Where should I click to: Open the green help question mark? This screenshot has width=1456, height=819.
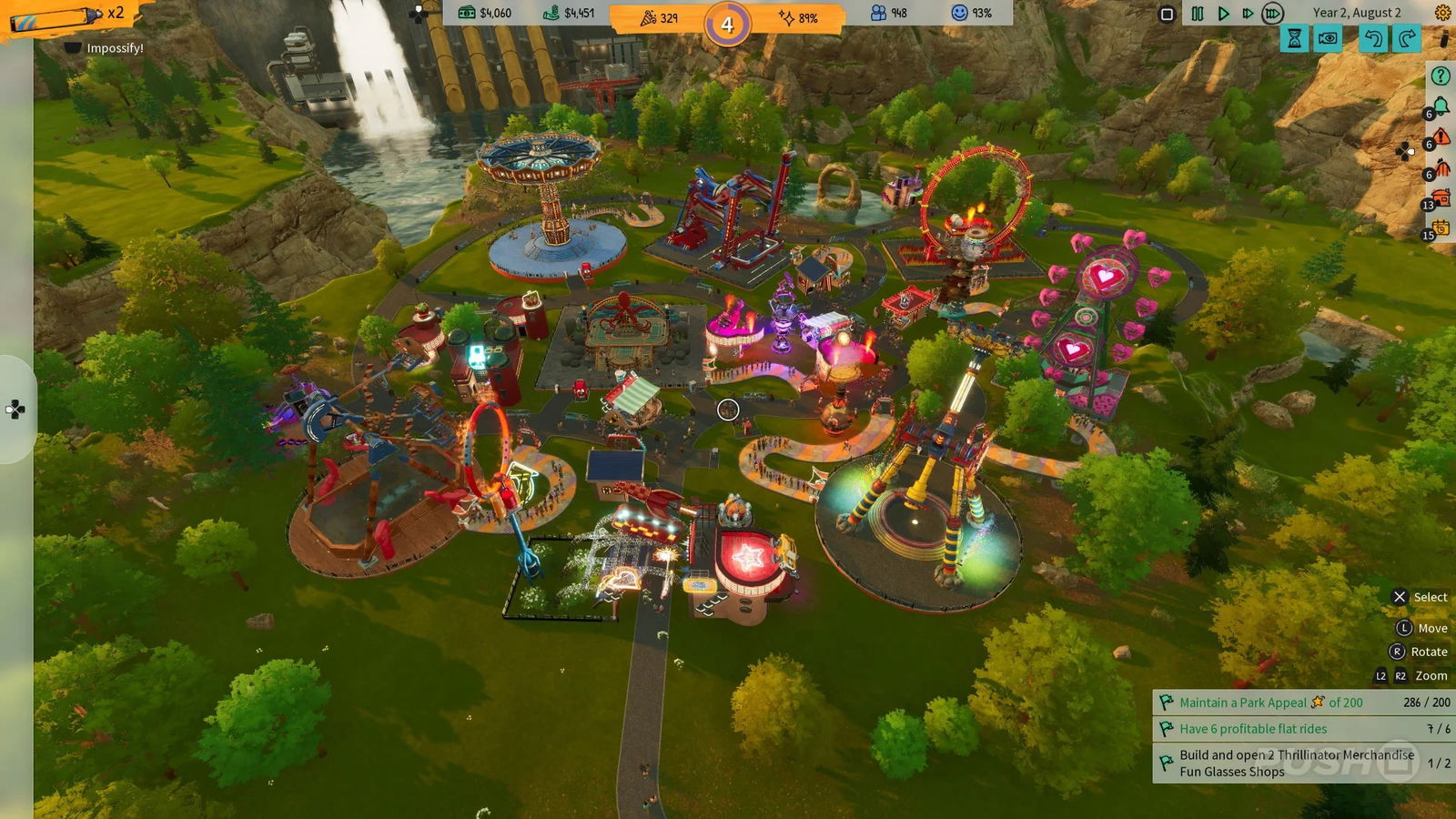tap(1441, 74)
